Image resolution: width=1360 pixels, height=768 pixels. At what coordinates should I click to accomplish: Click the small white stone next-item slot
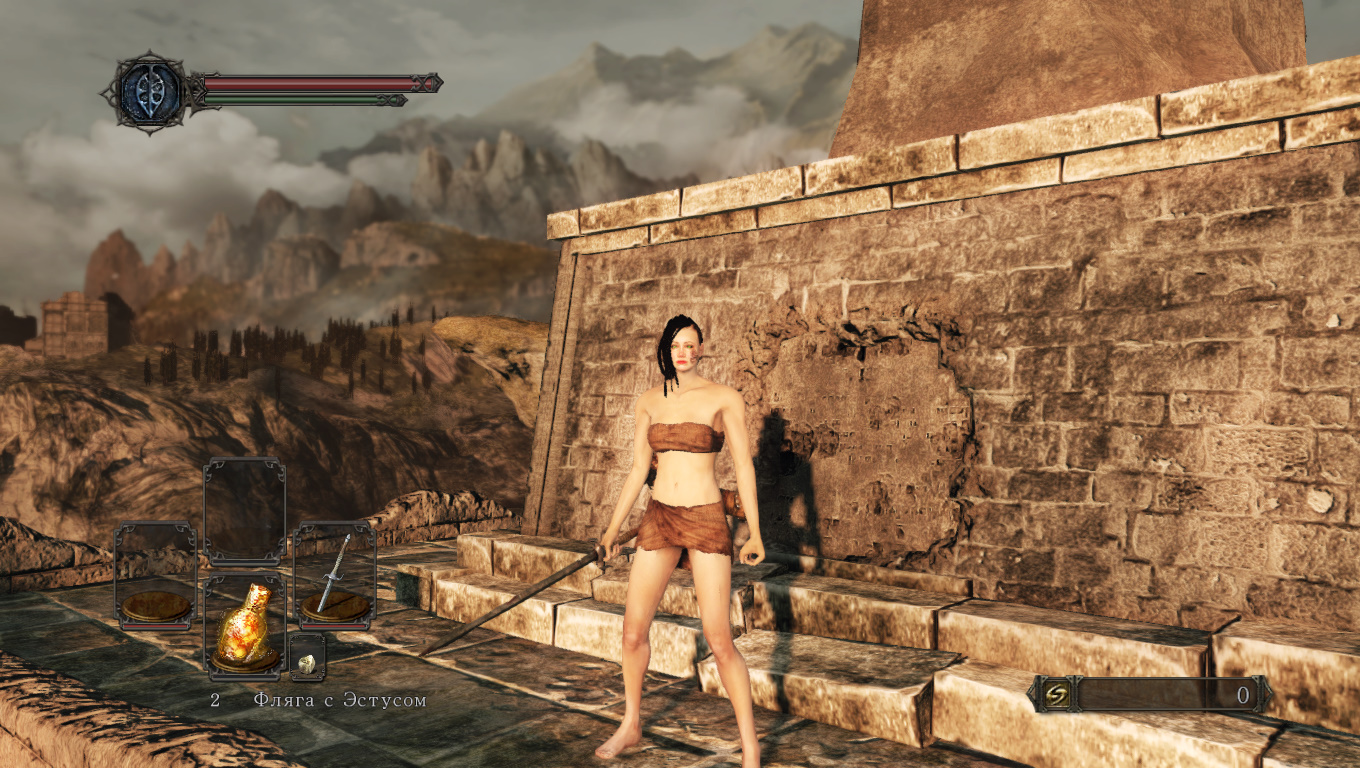[308, 661]
